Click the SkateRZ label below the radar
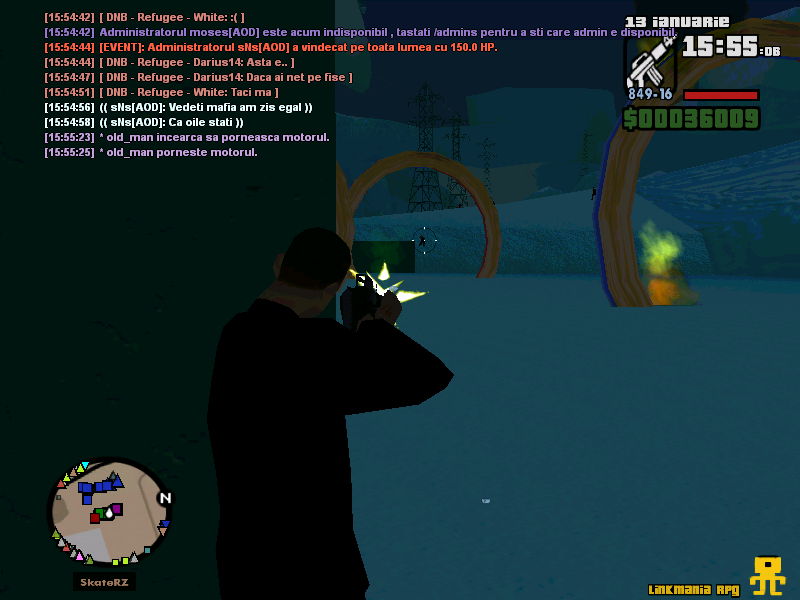This screenshot has height=600, width=800. [x=106, y=582]
